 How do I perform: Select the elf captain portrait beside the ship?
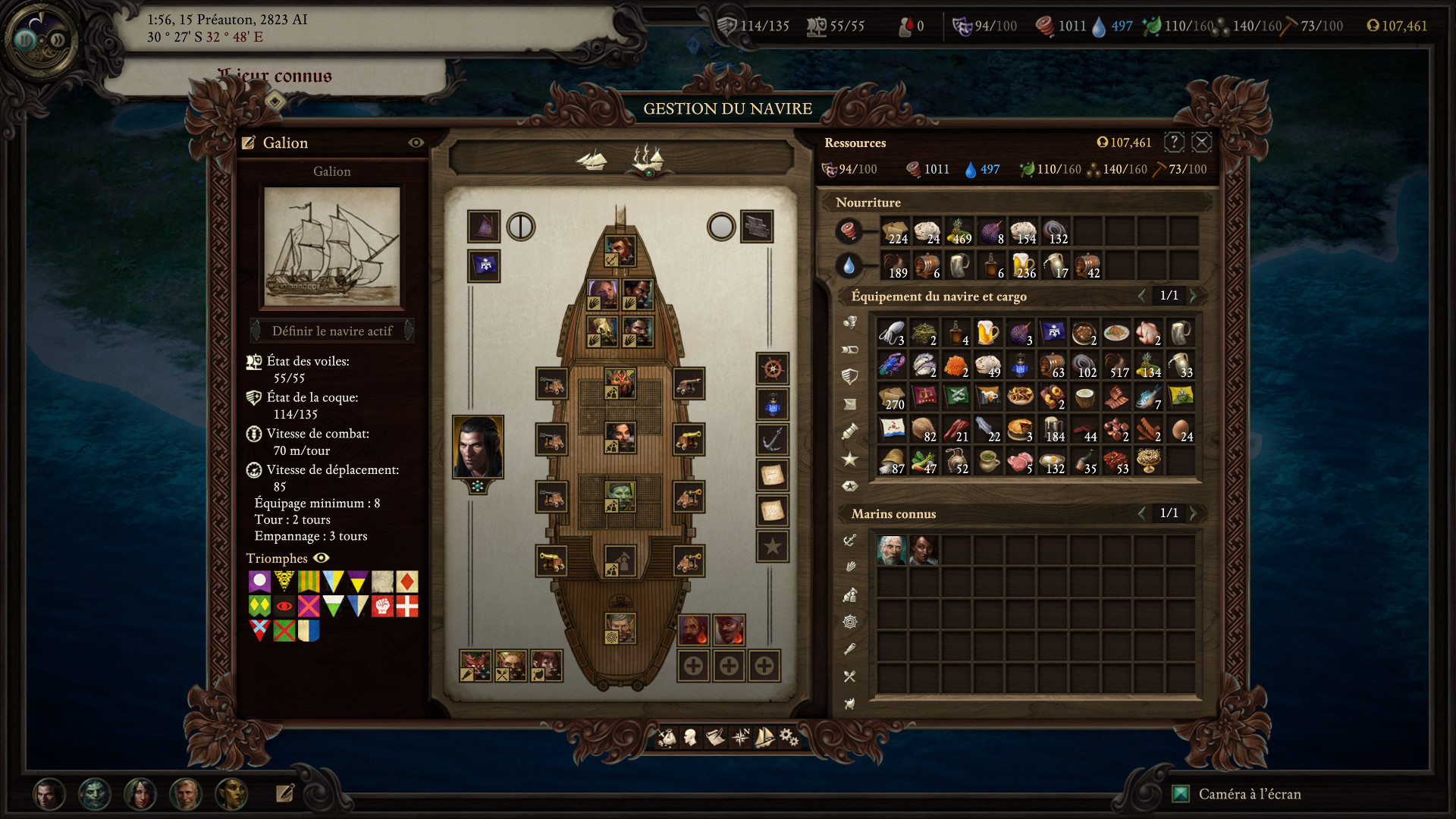click(477, 447)
